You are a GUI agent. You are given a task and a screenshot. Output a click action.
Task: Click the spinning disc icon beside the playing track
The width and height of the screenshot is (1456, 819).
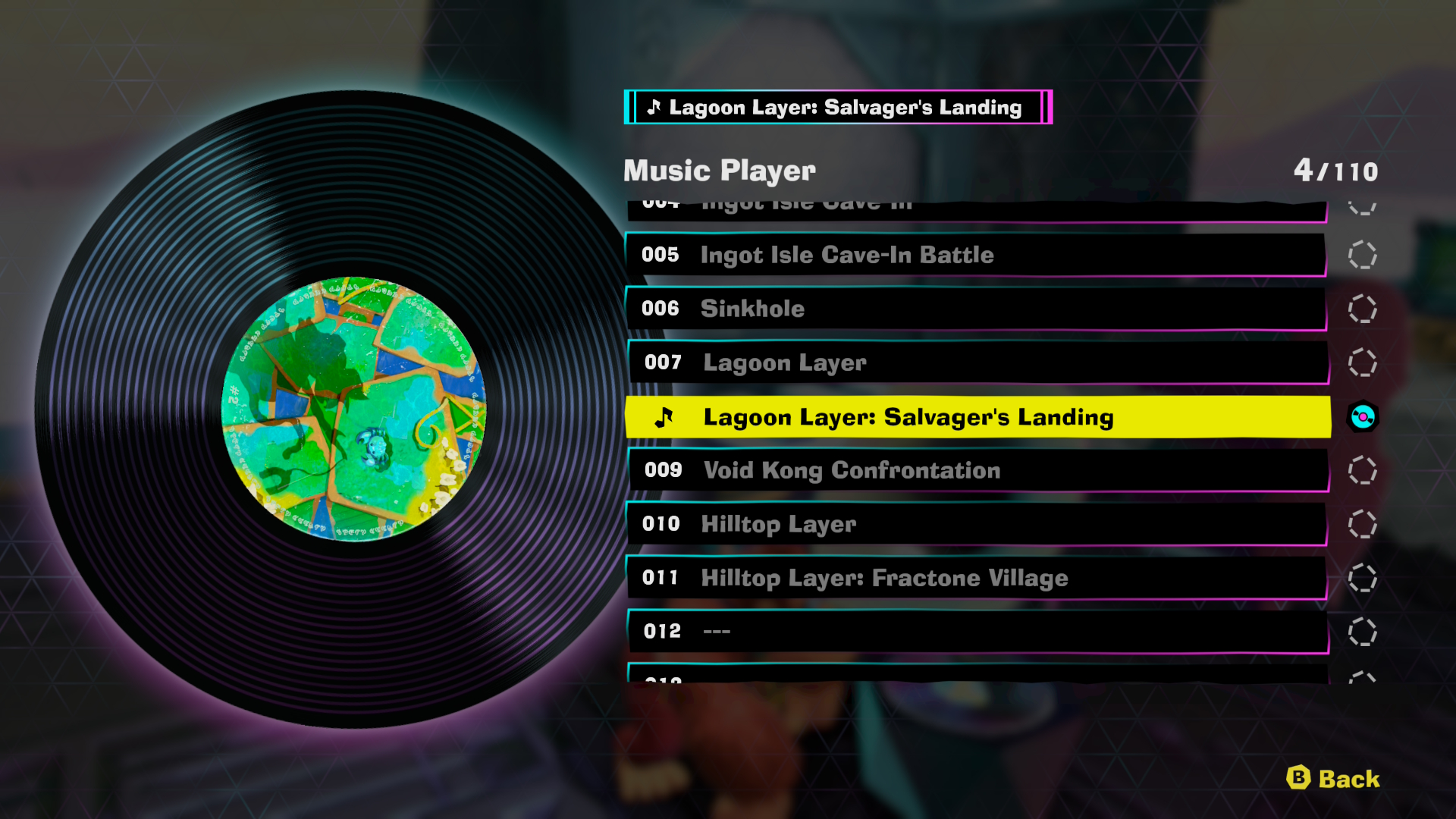pos(1363,416)
